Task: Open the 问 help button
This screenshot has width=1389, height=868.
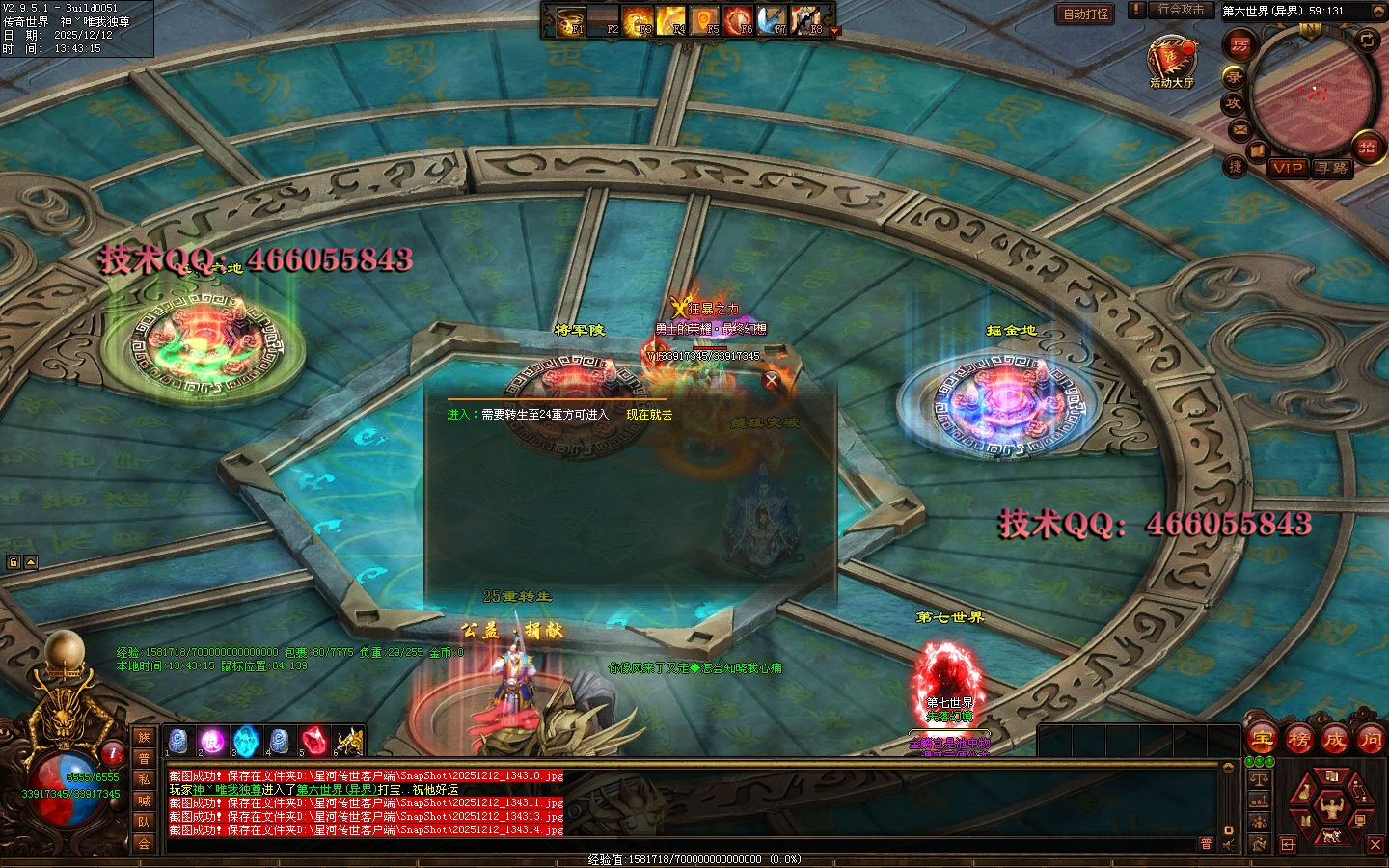Action: 1370,740
